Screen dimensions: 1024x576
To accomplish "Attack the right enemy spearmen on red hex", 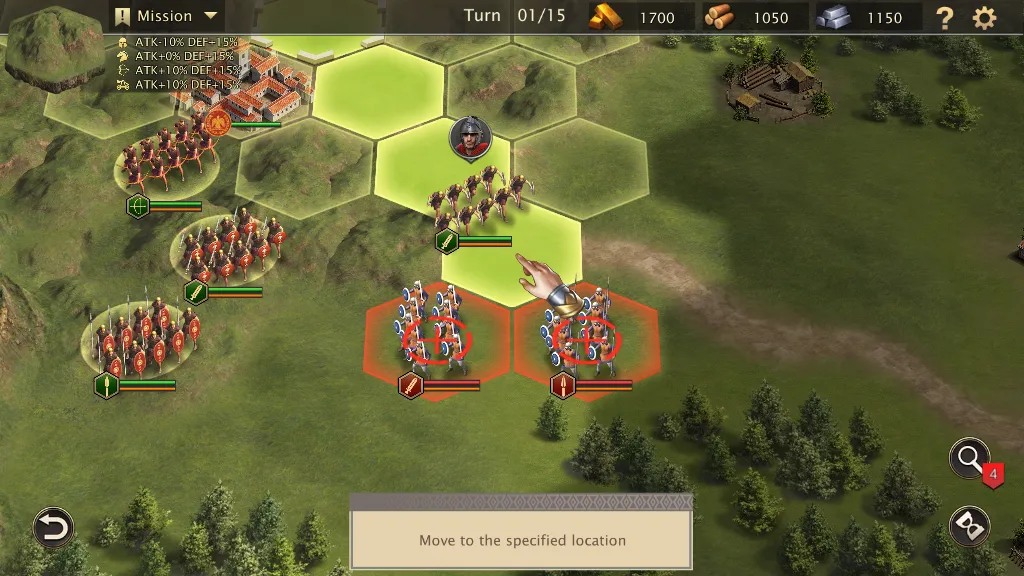I will coord(587,337).
